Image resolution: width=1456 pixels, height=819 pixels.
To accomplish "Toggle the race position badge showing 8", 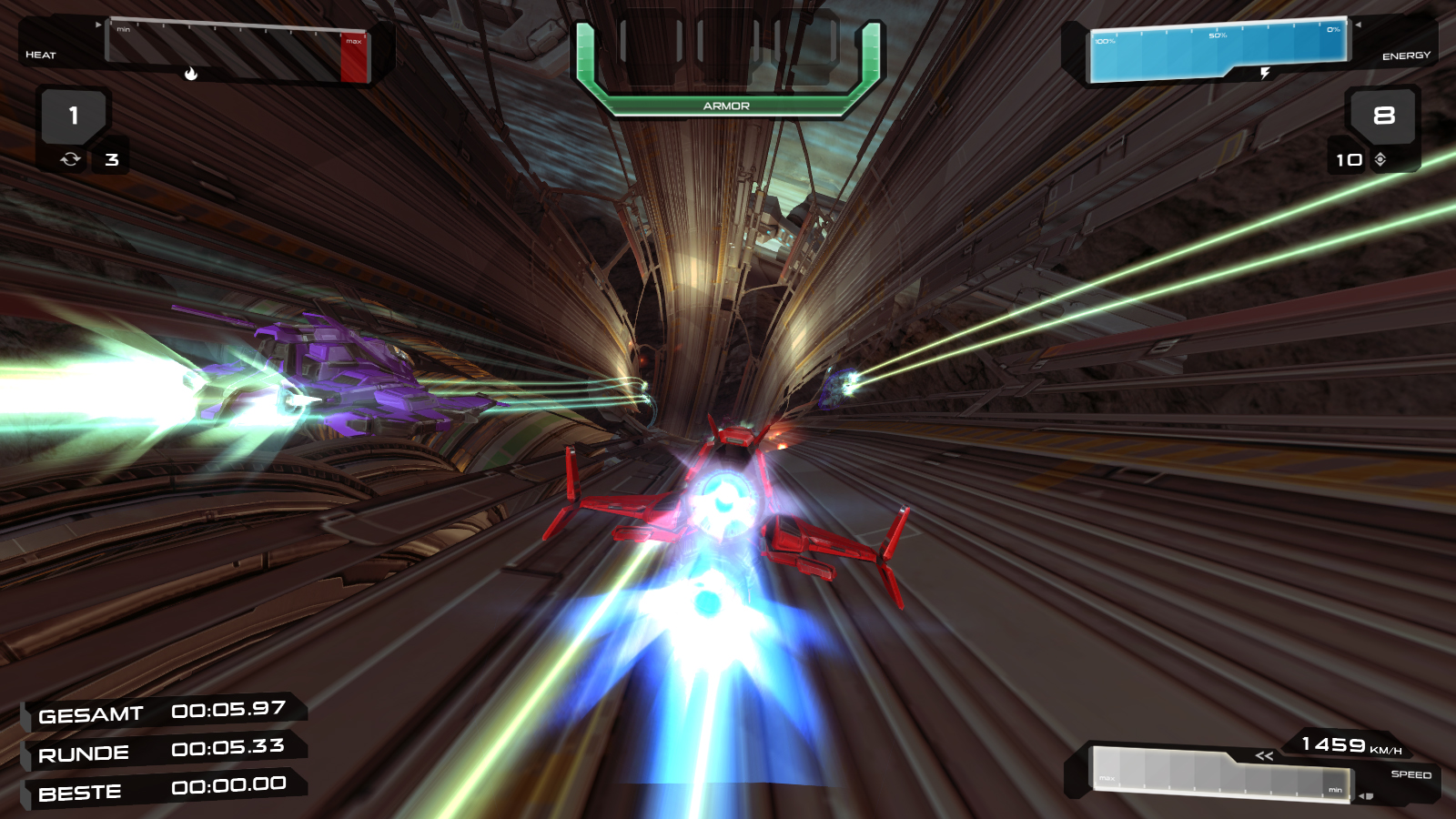I will [1383, 116].
